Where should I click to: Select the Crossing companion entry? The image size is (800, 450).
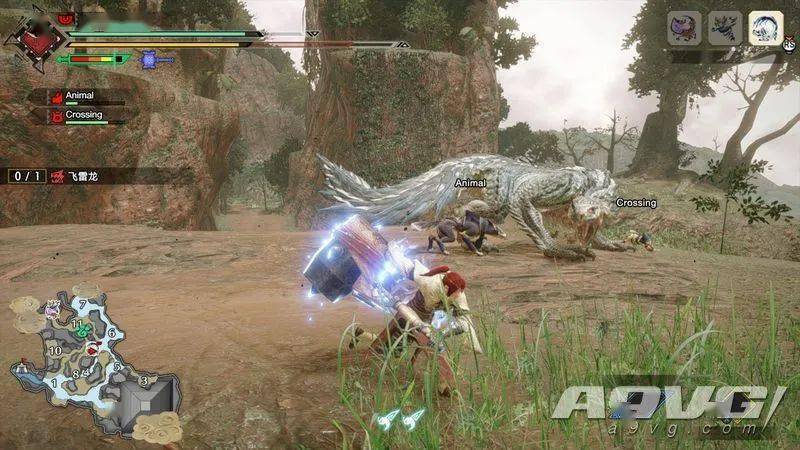pos(84,116)
